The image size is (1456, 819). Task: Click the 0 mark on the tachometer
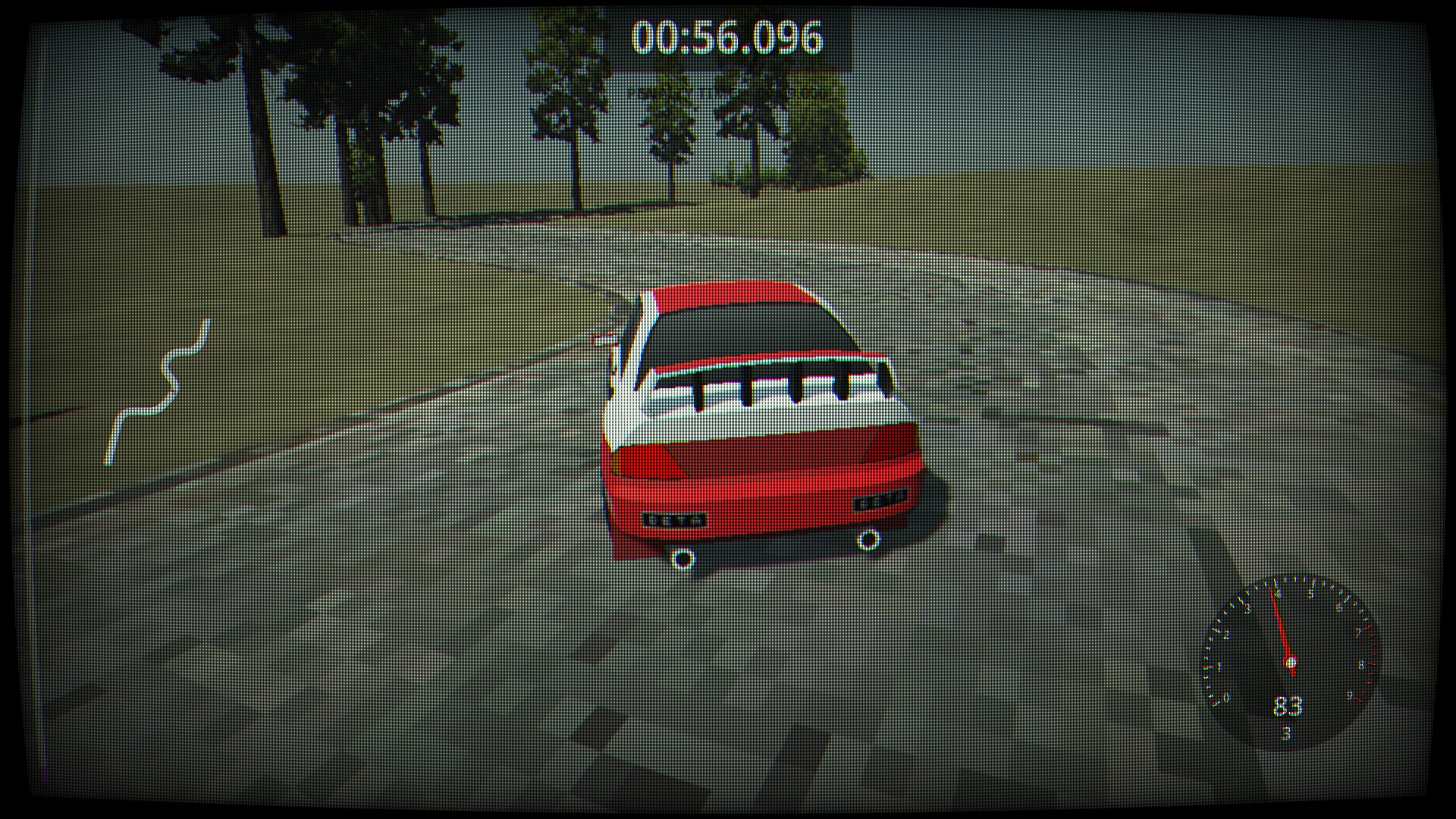pos(1225,697)
